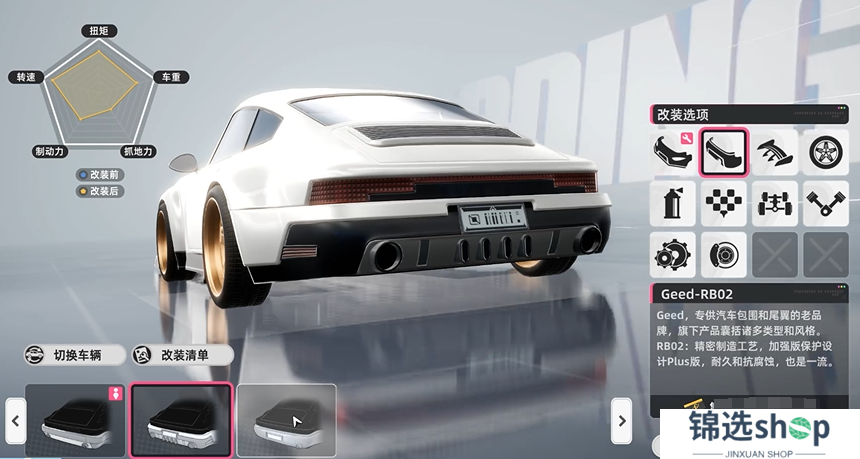This screenshot has width=860, height=459.
Task: Select the spray paint can icon
Action: click(673, 203)
